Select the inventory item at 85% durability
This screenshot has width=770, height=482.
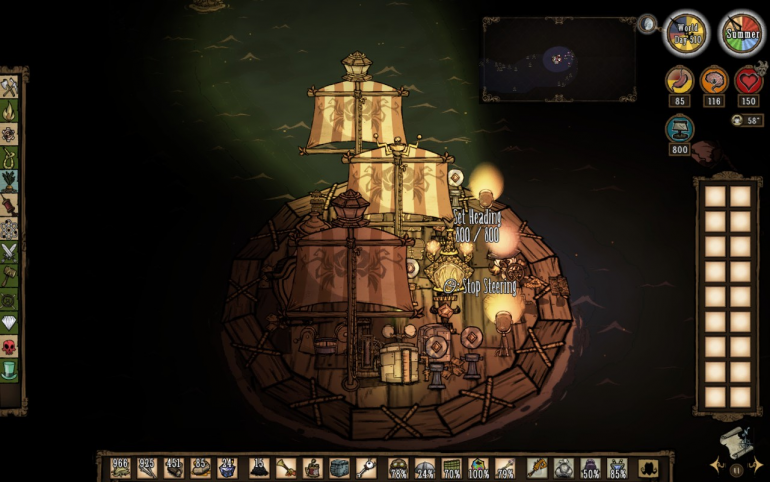[x=617, y=467]
